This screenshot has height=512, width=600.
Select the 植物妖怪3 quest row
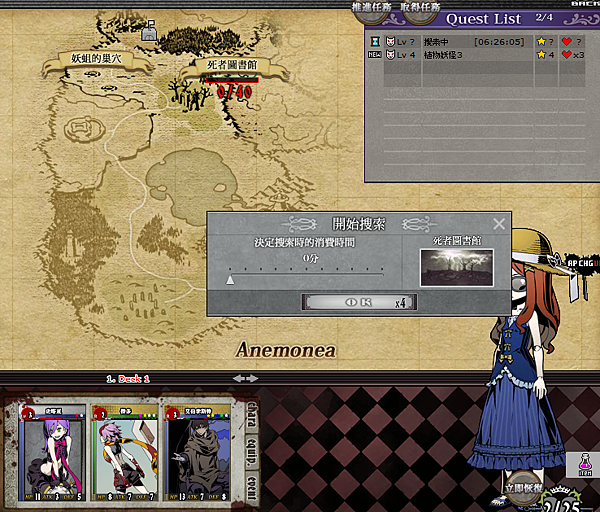click(x=470, y=55)
